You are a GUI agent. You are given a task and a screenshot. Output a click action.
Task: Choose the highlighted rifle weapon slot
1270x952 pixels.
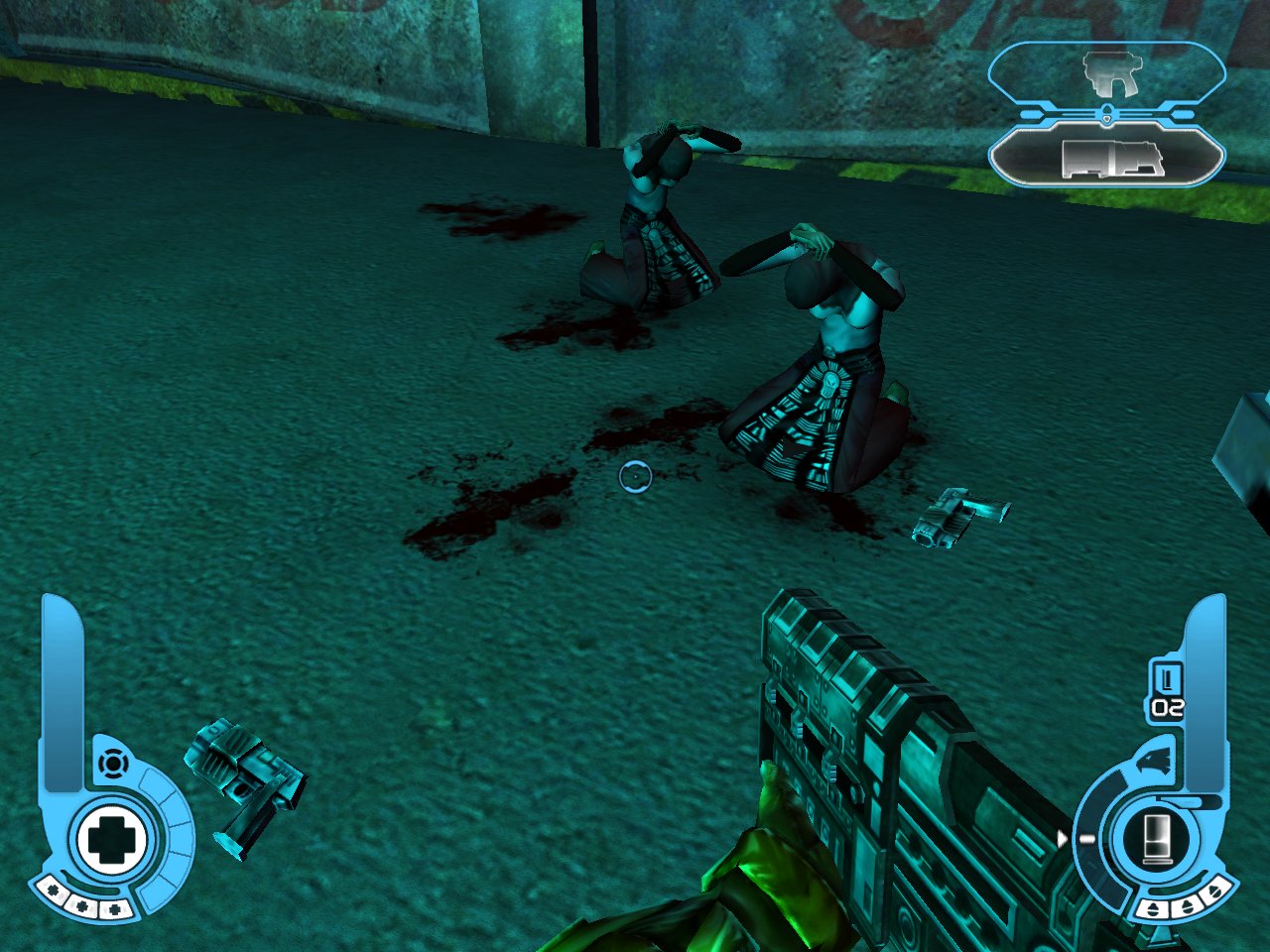point(1108,158)
